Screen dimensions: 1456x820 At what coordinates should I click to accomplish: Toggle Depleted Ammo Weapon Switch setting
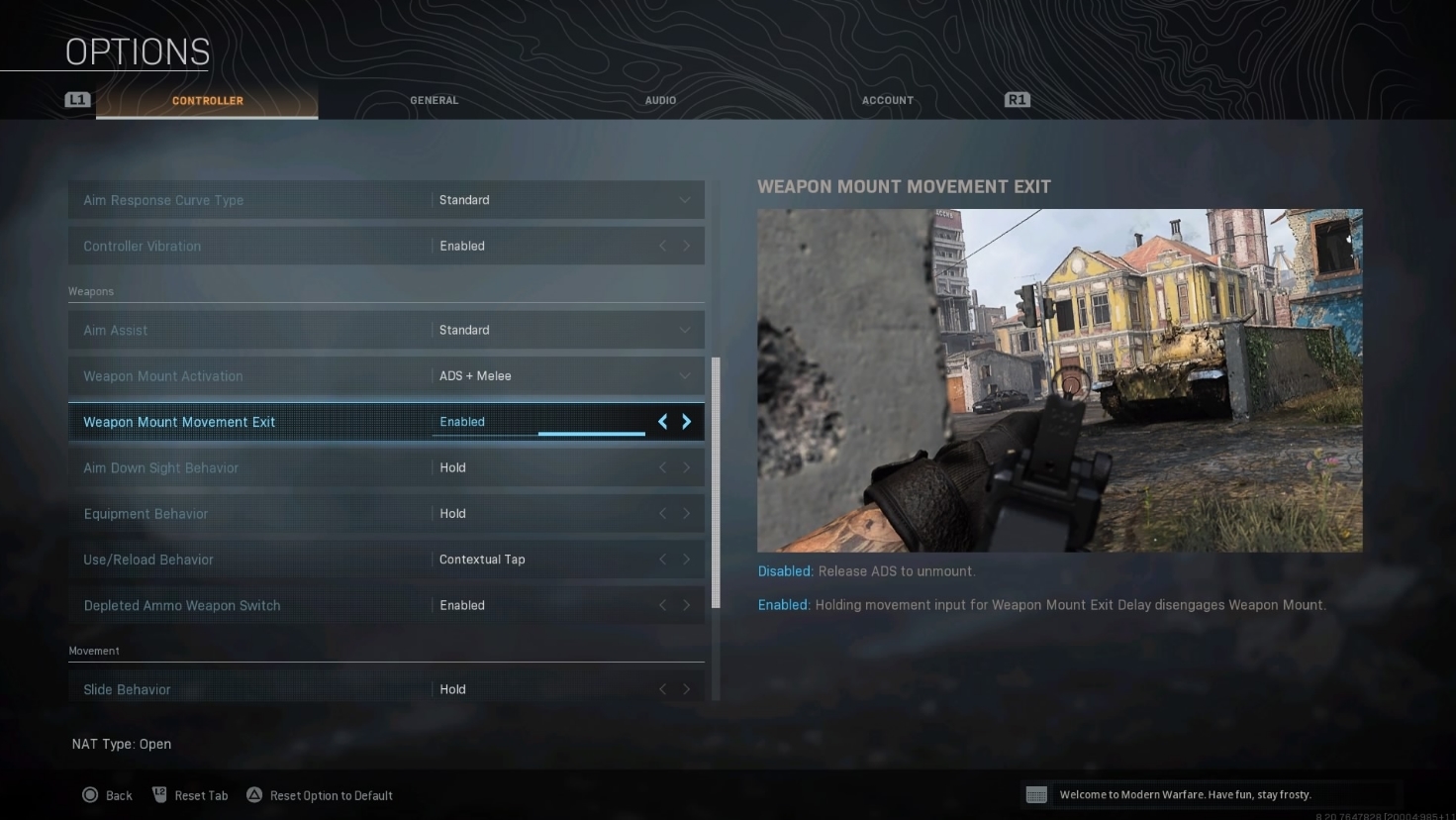[x=687, y=605]
